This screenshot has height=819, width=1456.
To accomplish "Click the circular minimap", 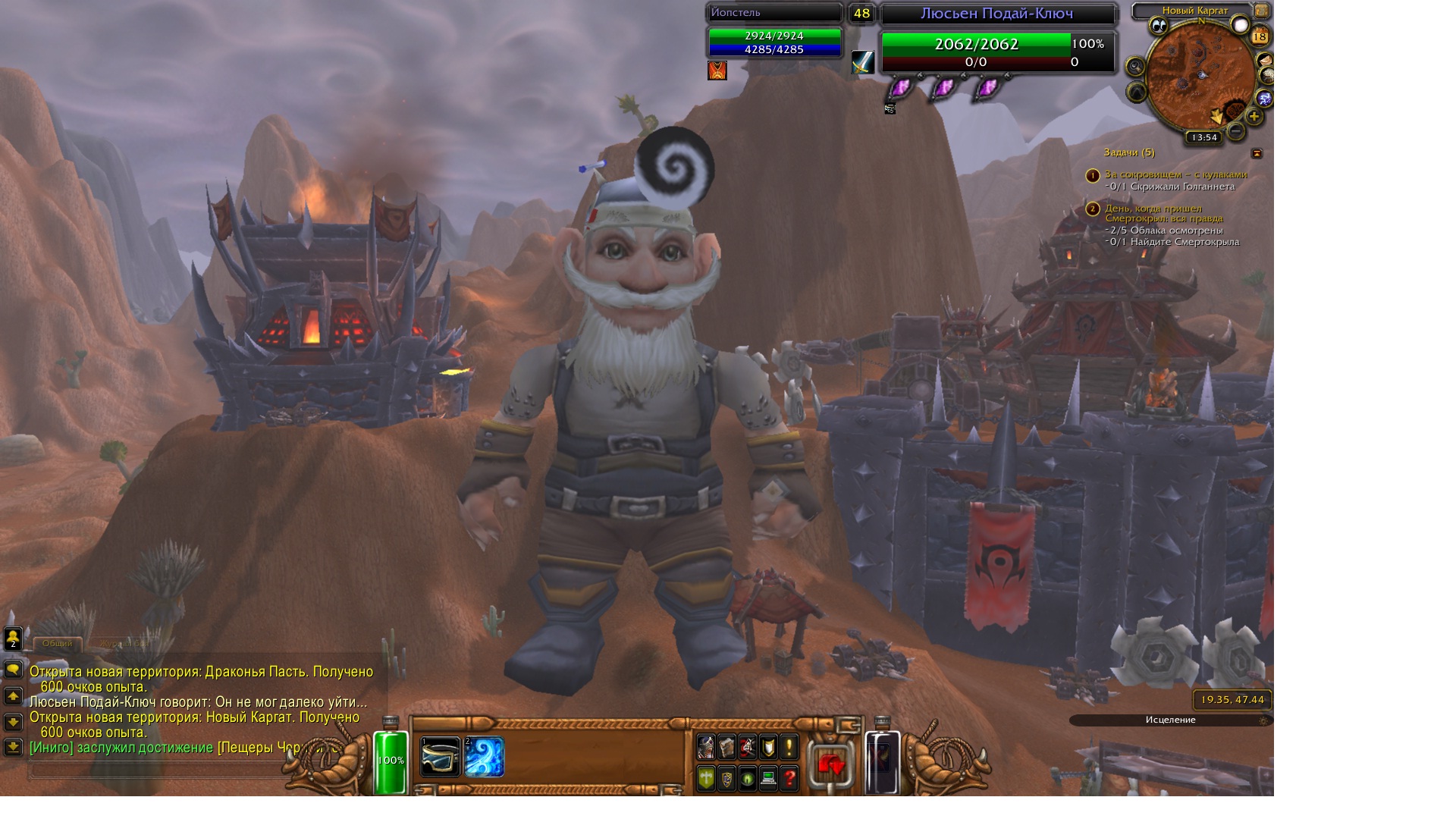I will [x=1200, y=76].
